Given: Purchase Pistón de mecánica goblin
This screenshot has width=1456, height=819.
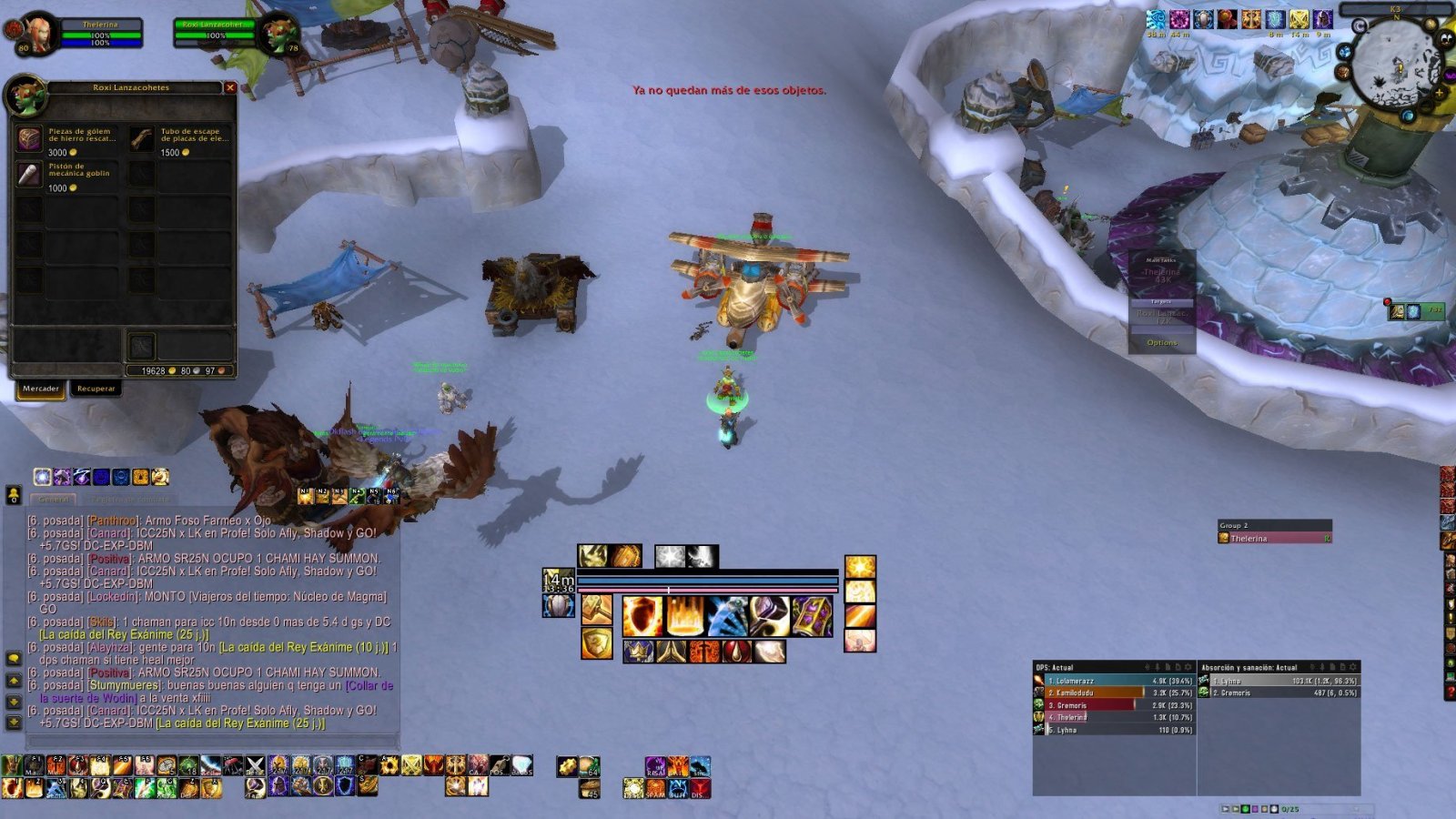Looking at the screenshot, I should pyautogui.click(x=30, y=175).
